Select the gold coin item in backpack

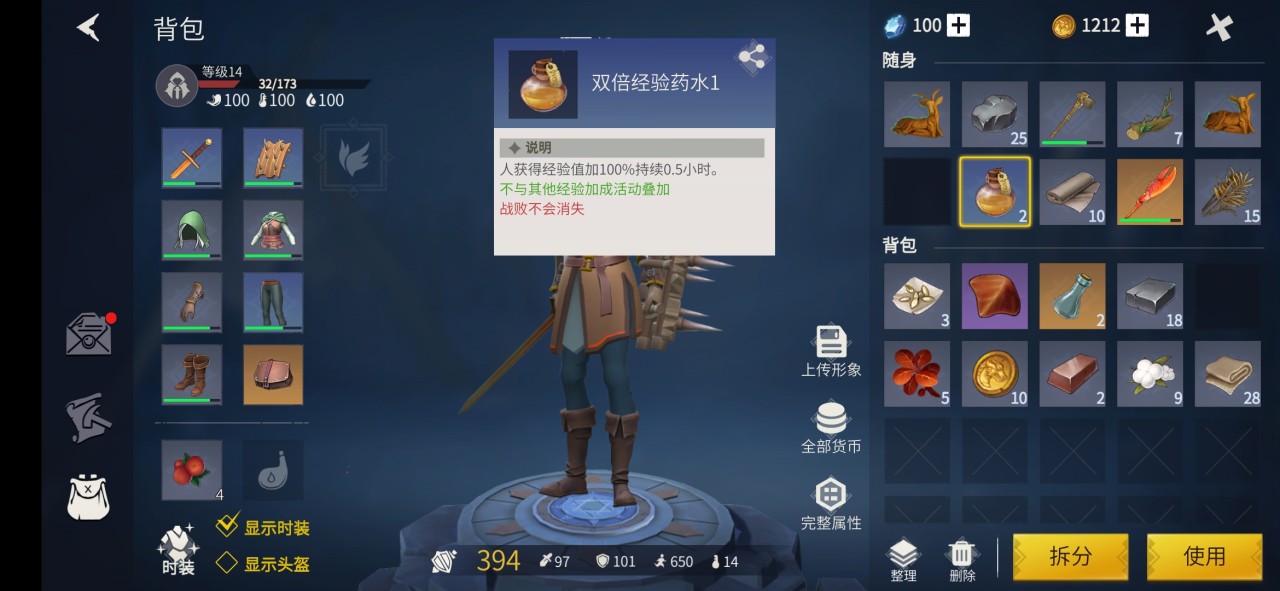click(x=994, y=374)
